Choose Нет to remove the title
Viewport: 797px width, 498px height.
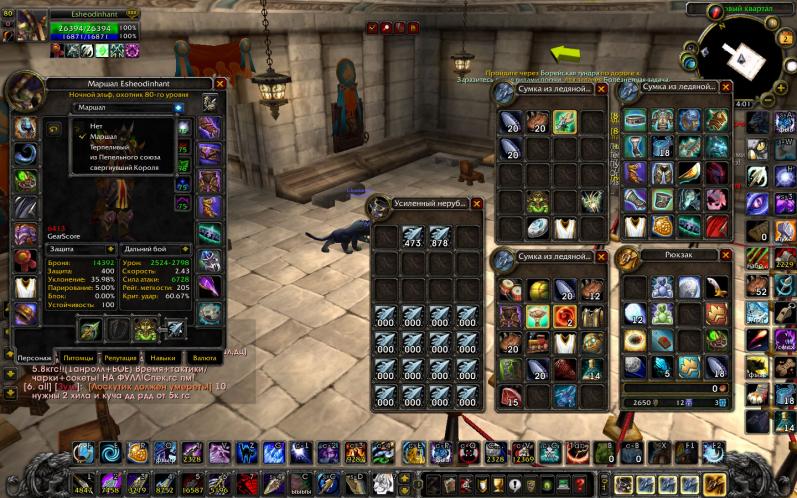(x=96, y=125)
